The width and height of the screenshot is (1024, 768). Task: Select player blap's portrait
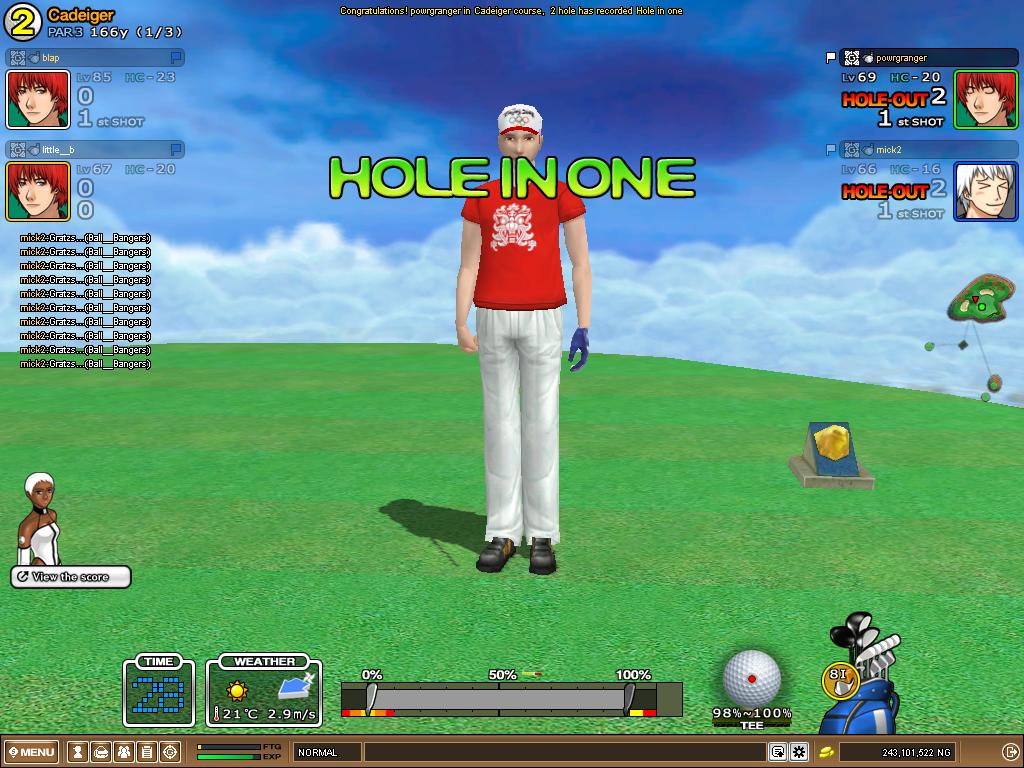(x=38, y=99)
